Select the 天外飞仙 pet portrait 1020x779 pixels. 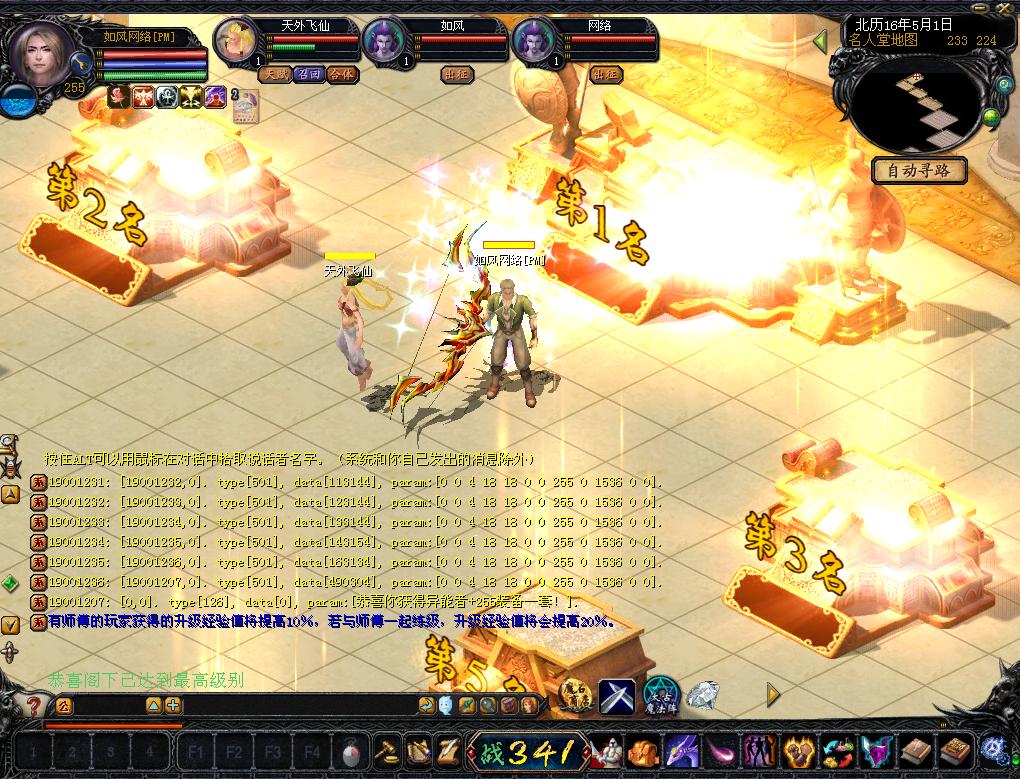click(x=237, y=42)
